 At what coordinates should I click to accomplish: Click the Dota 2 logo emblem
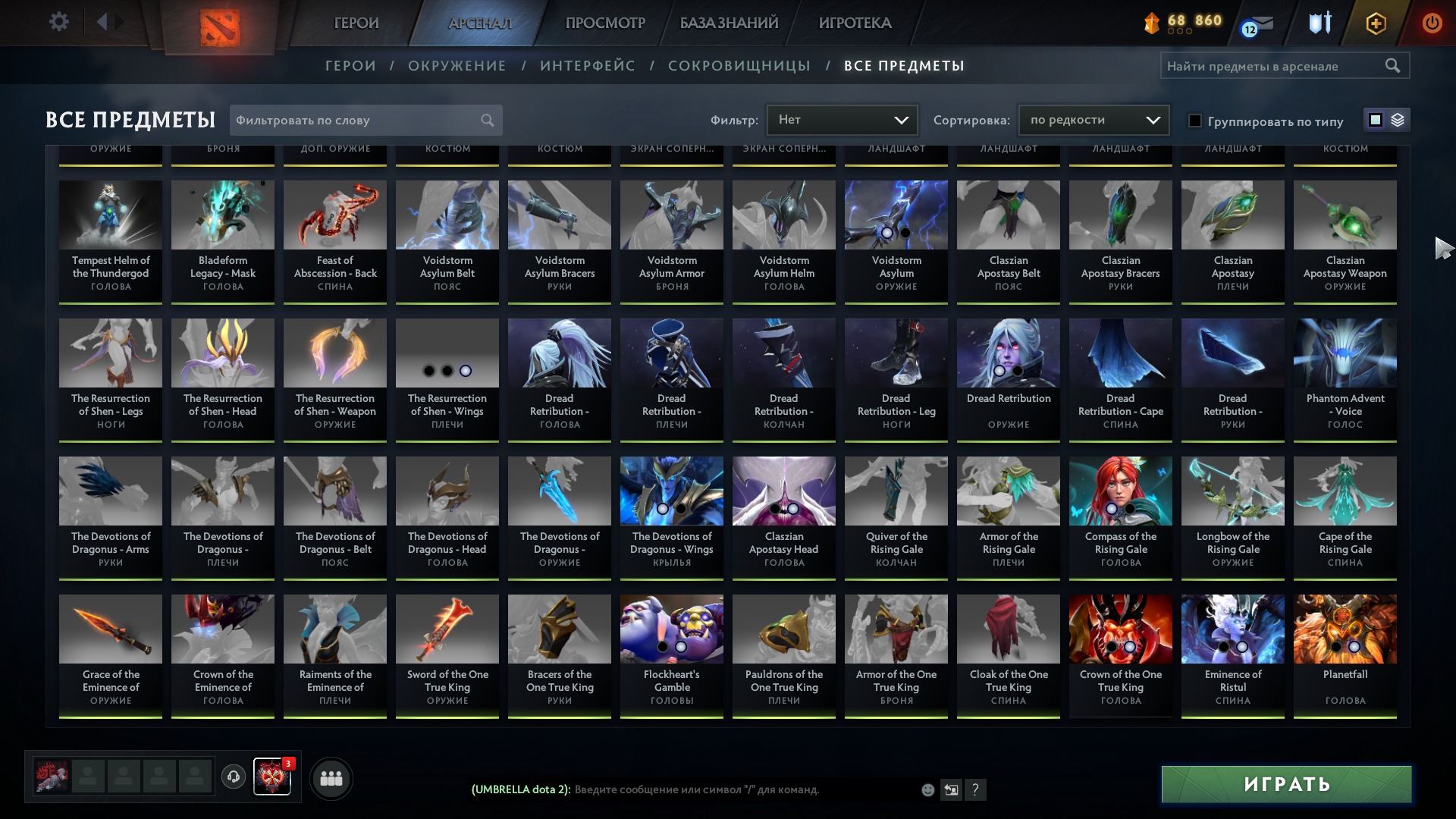pos(221,23)
